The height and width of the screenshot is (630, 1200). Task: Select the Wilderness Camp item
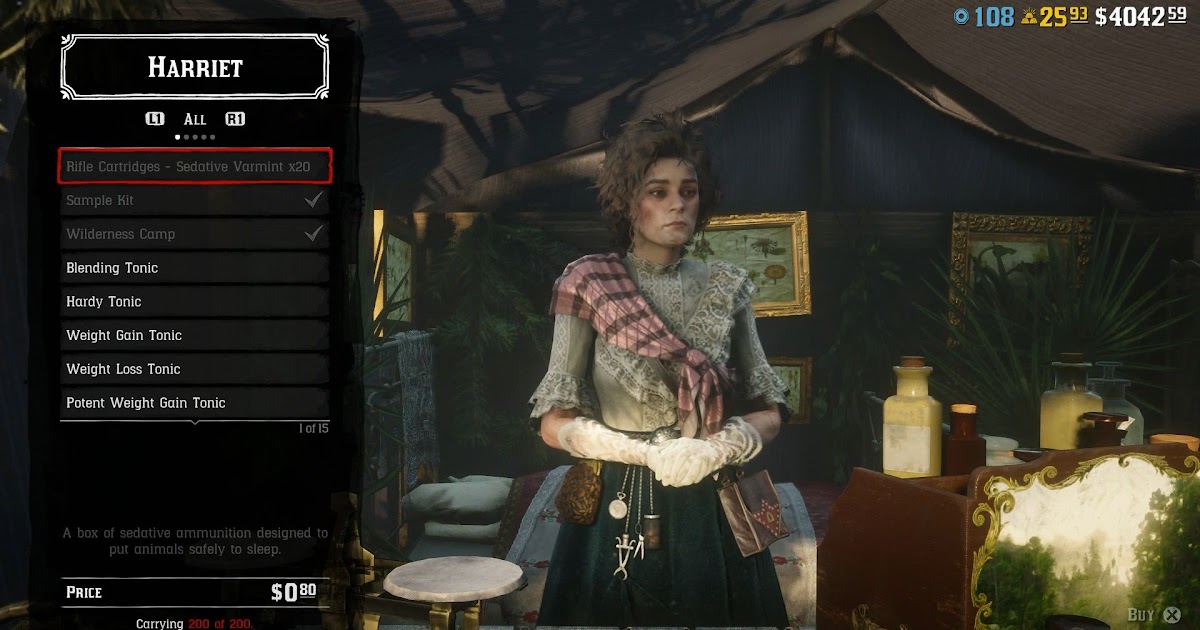click(x=194, y=235)
